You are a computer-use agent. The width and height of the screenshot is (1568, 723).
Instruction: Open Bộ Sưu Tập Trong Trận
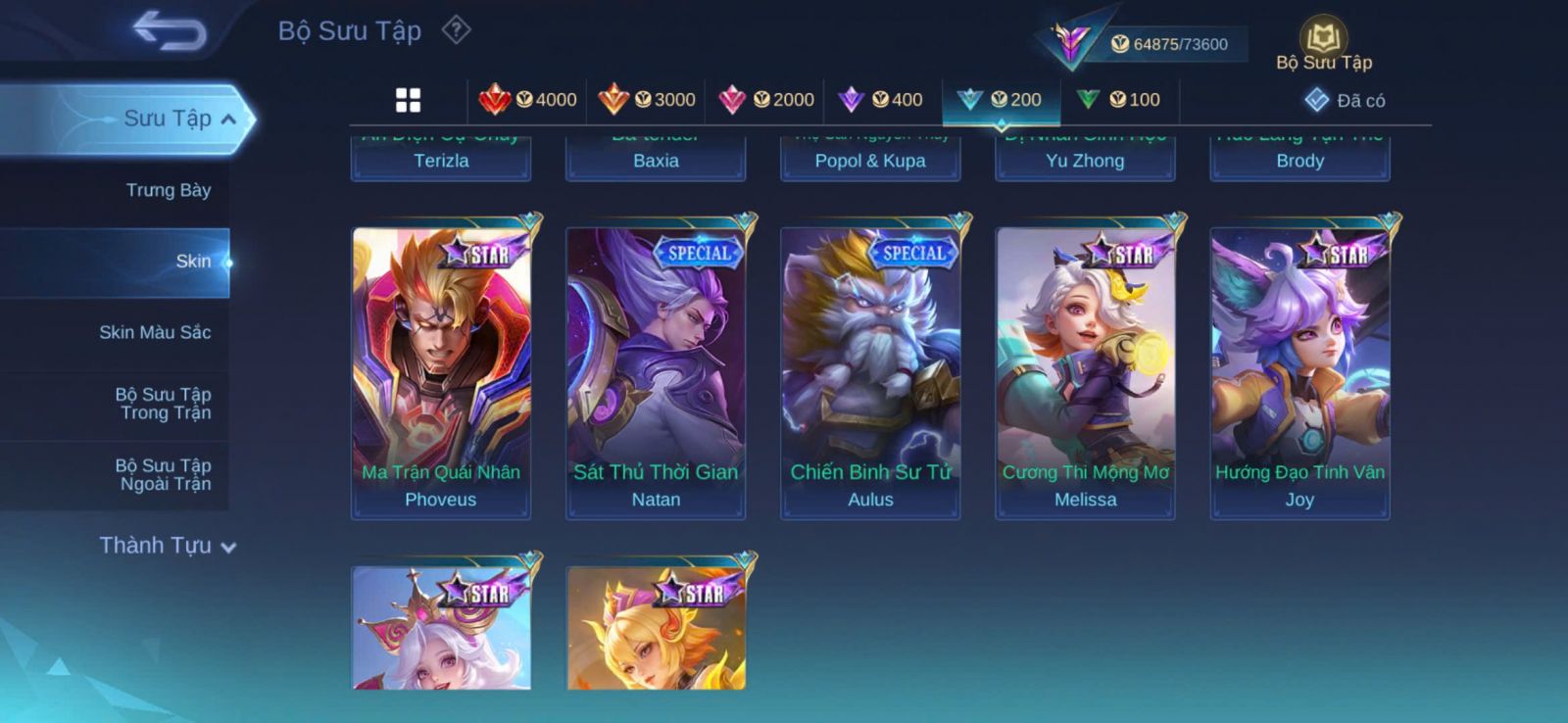(164, 404)
